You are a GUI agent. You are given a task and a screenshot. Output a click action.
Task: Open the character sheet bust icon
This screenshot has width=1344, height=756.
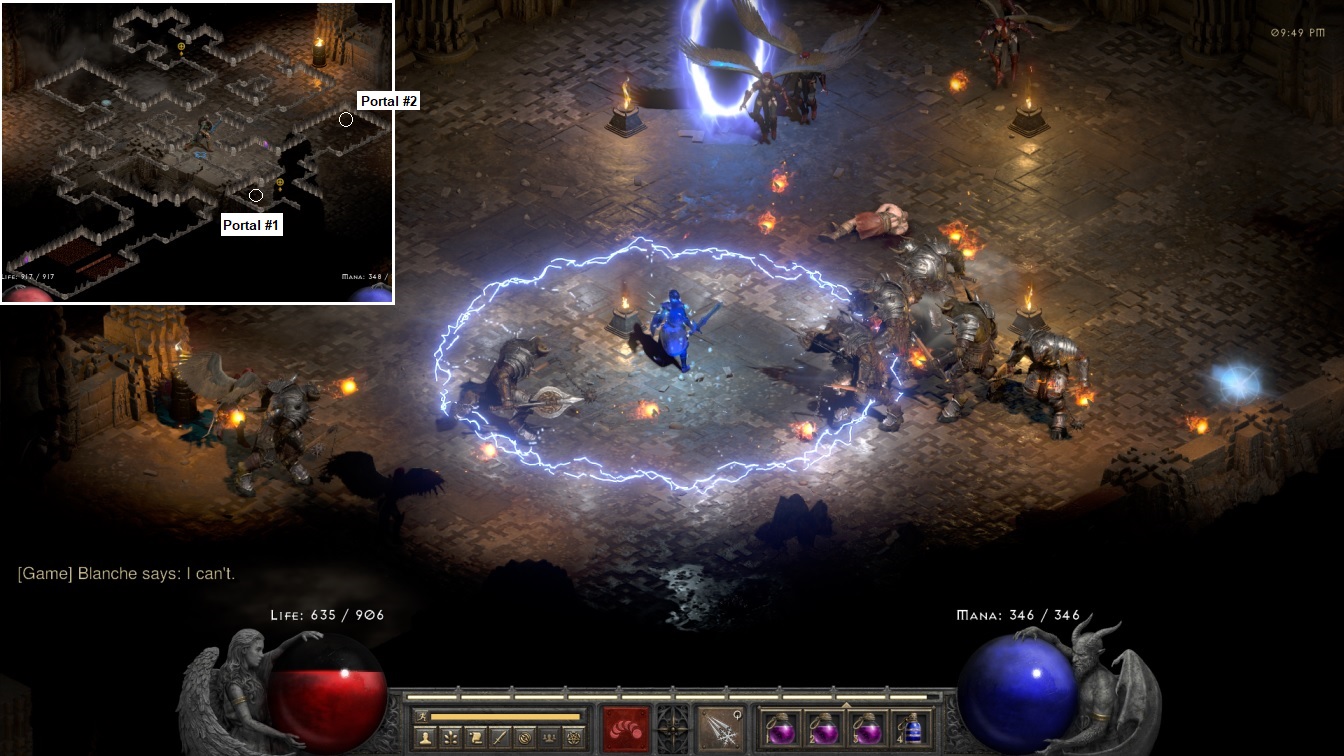click(424, 737)
